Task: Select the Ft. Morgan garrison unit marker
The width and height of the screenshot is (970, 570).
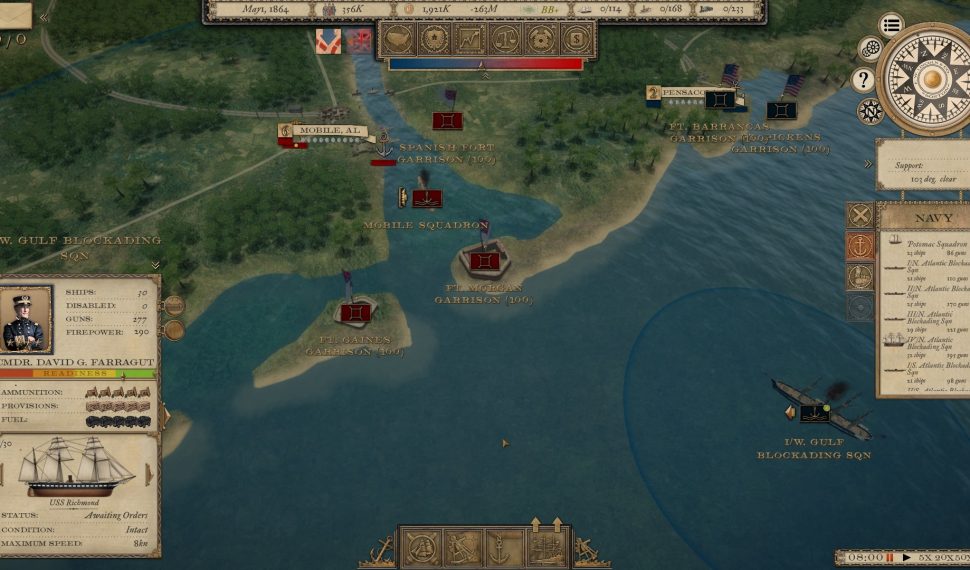Action: pyautogui.click(x=485, y=261)
